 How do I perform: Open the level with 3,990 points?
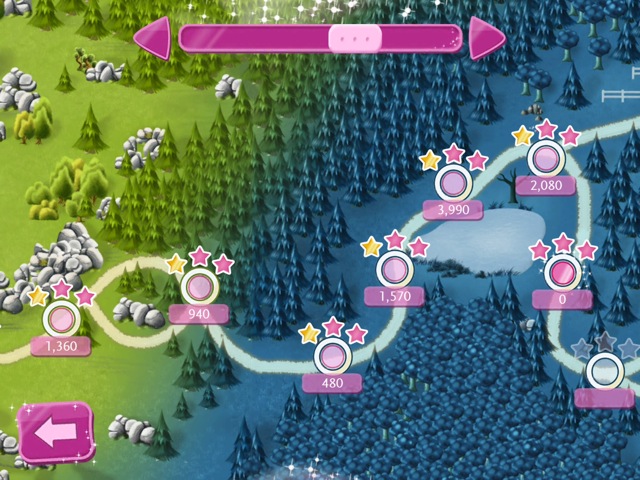click(453, 183)
